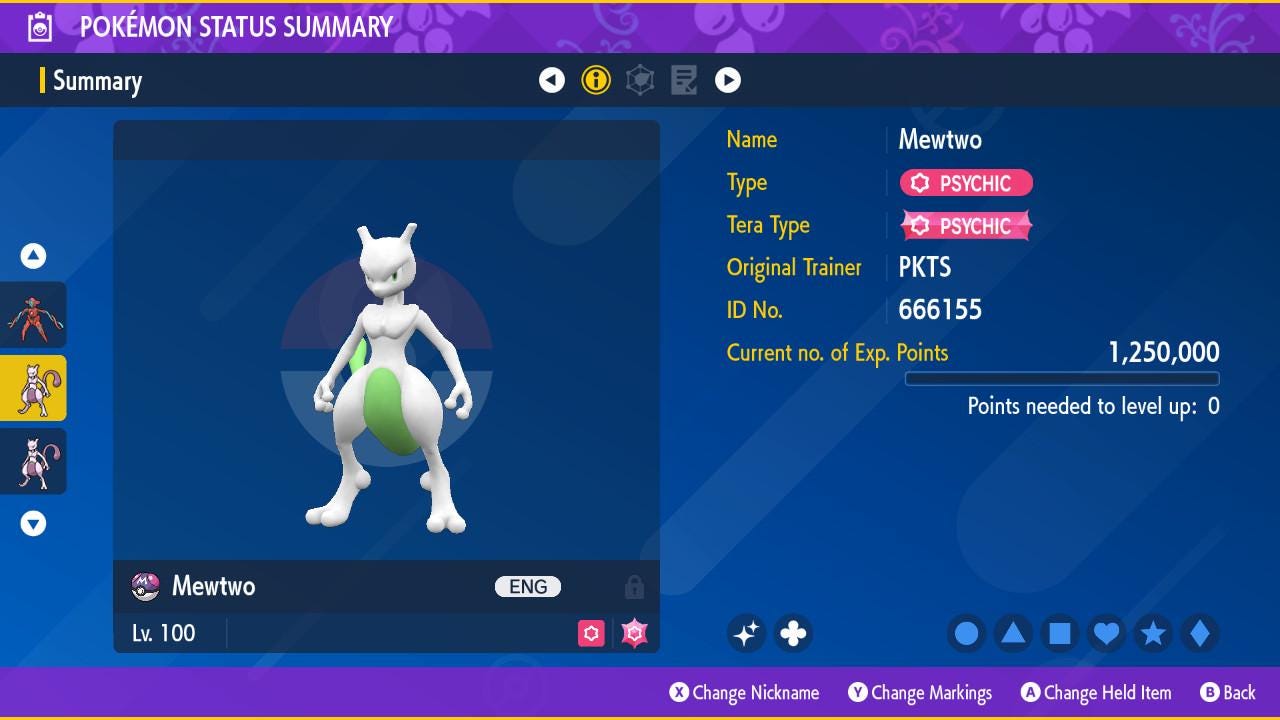This screenshot has width=1280, height=720.
Task: Go to the previous summary page arrow
Action: click(552, 80)
